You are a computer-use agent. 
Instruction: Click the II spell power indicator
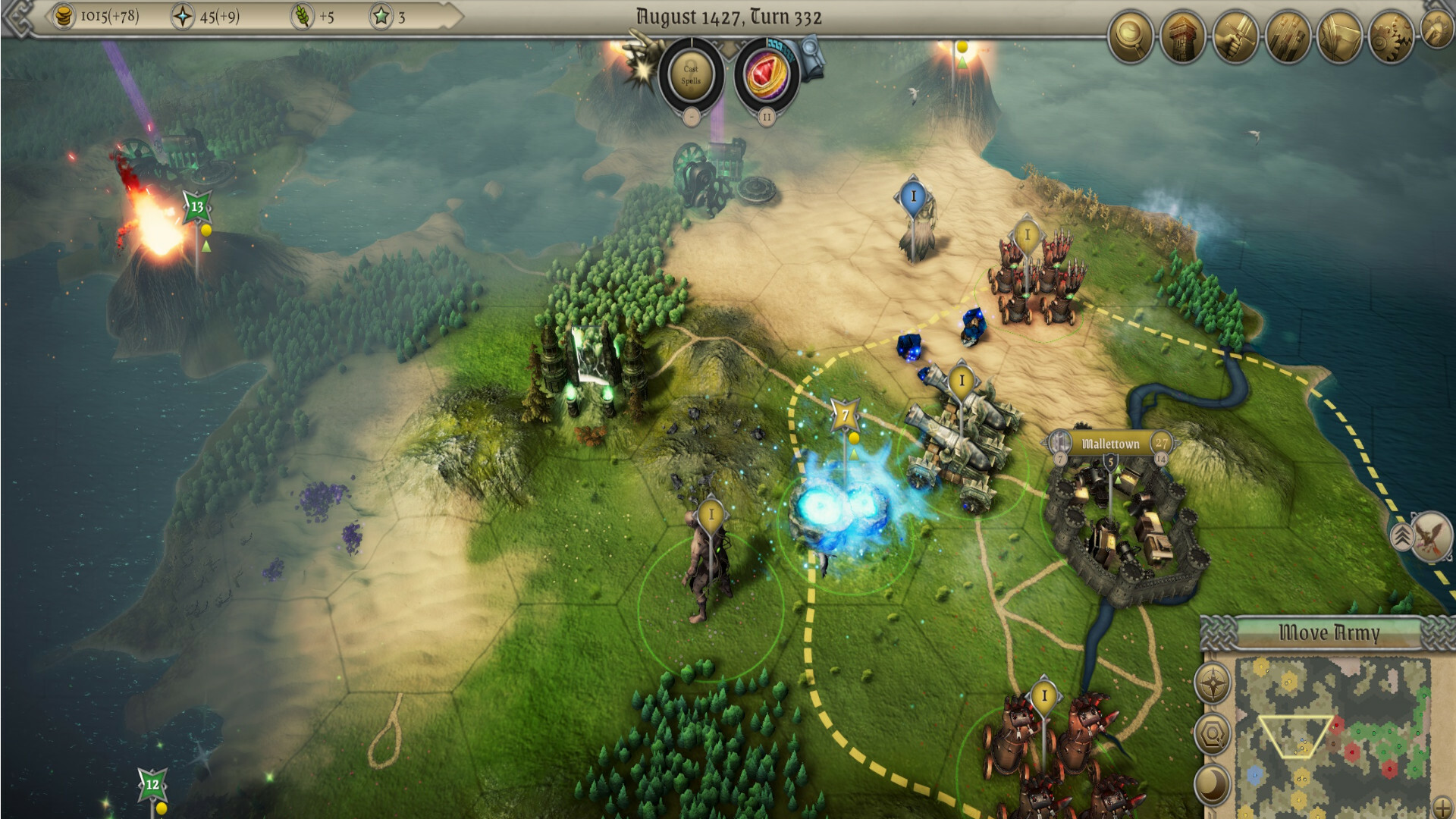coord(766,116)
